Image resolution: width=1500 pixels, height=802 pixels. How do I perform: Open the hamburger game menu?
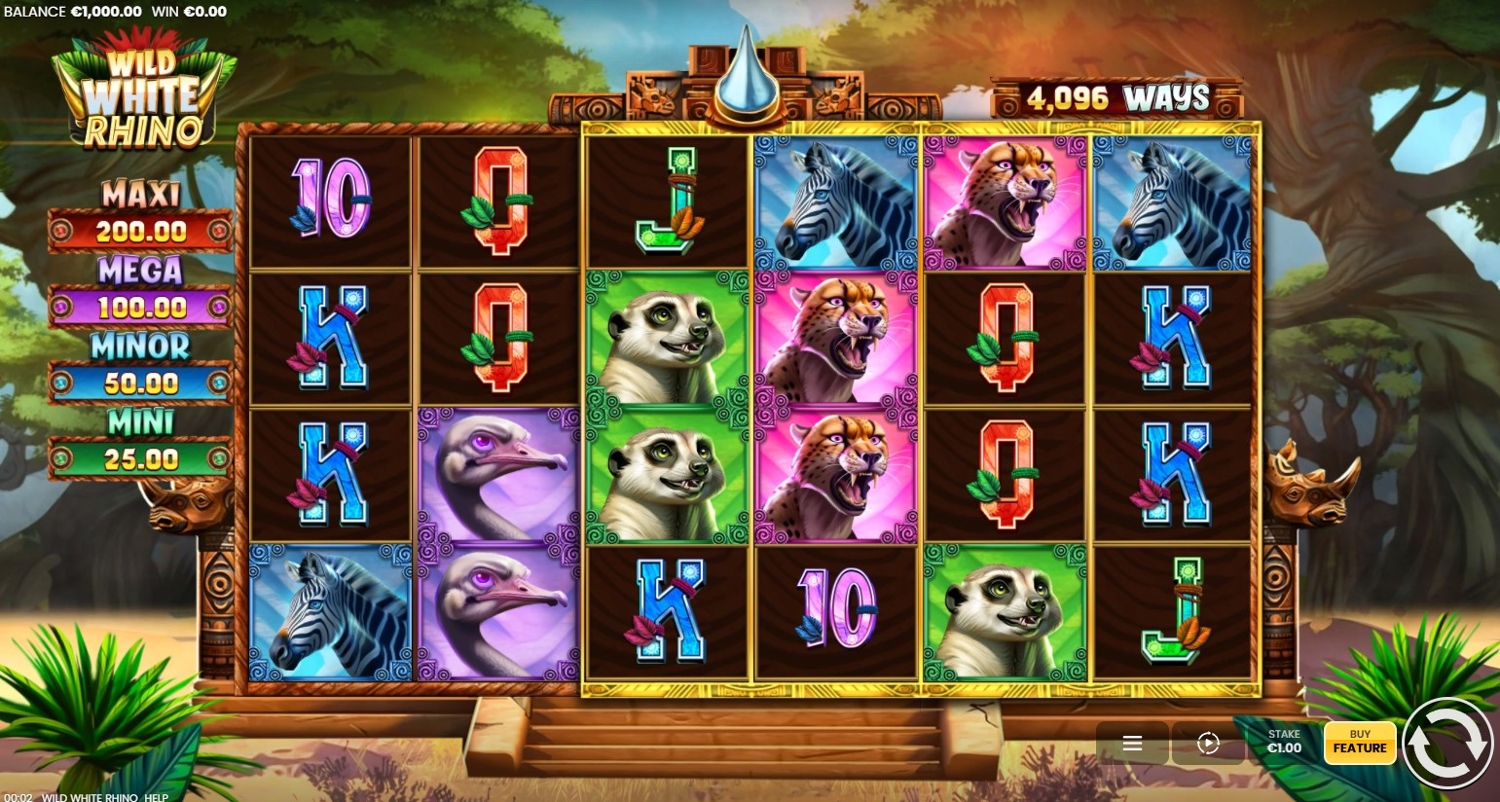pos(1132,743)
